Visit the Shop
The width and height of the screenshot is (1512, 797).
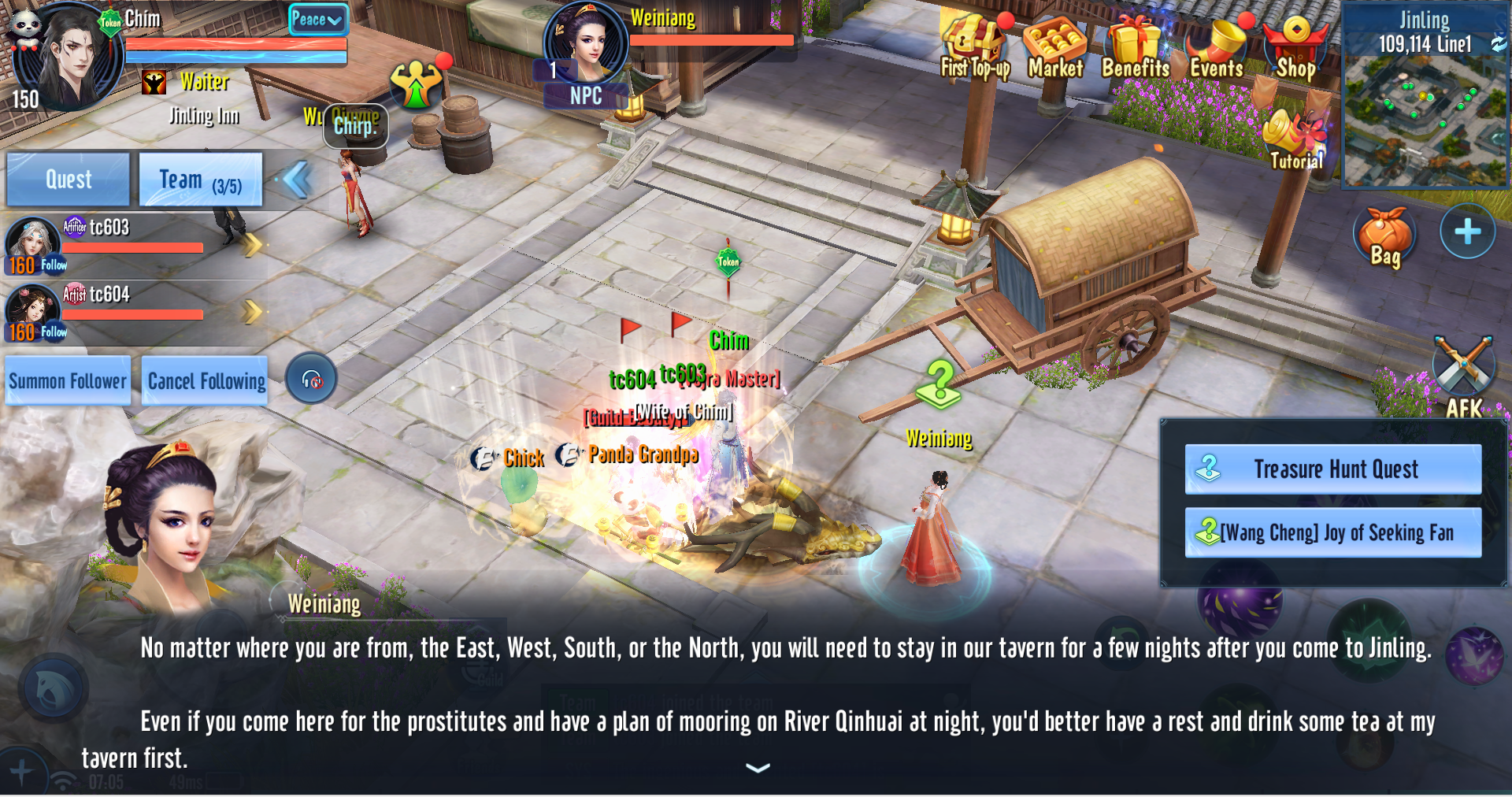(1295, 49)
